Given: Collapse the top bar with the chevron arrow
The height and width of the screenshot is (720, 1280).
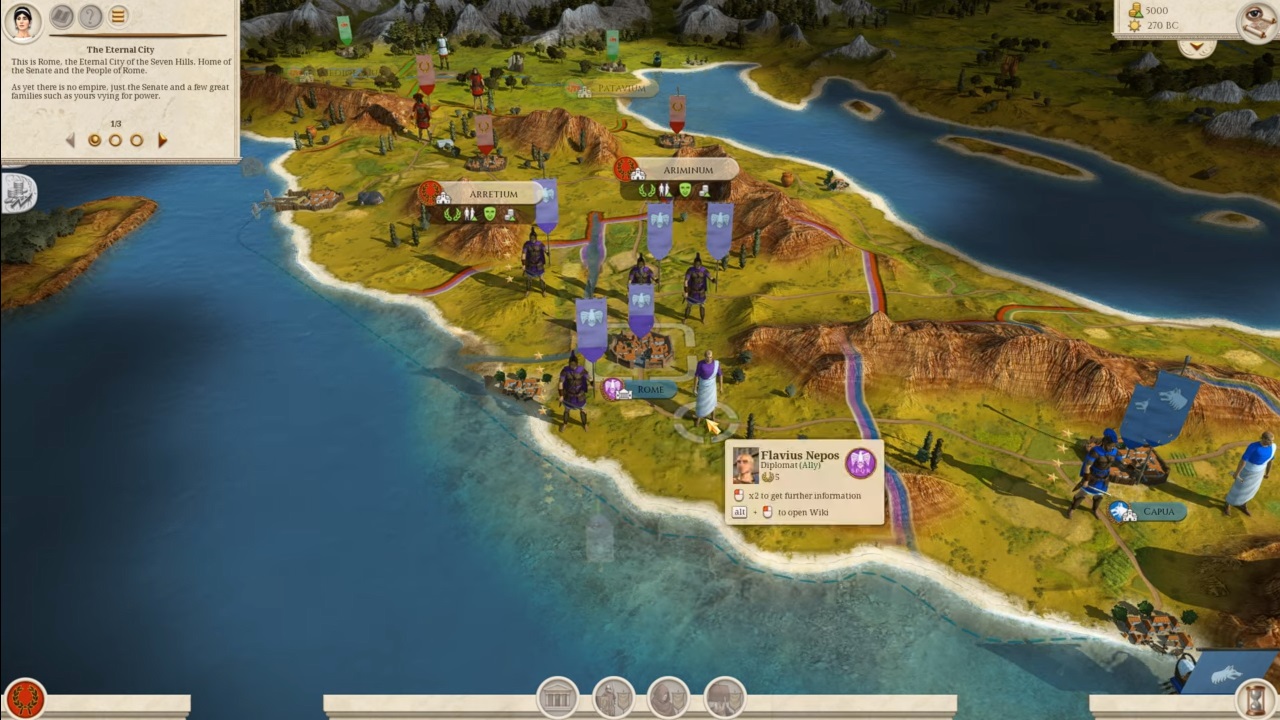Looking at the screenshot, I should [1196, 46].
